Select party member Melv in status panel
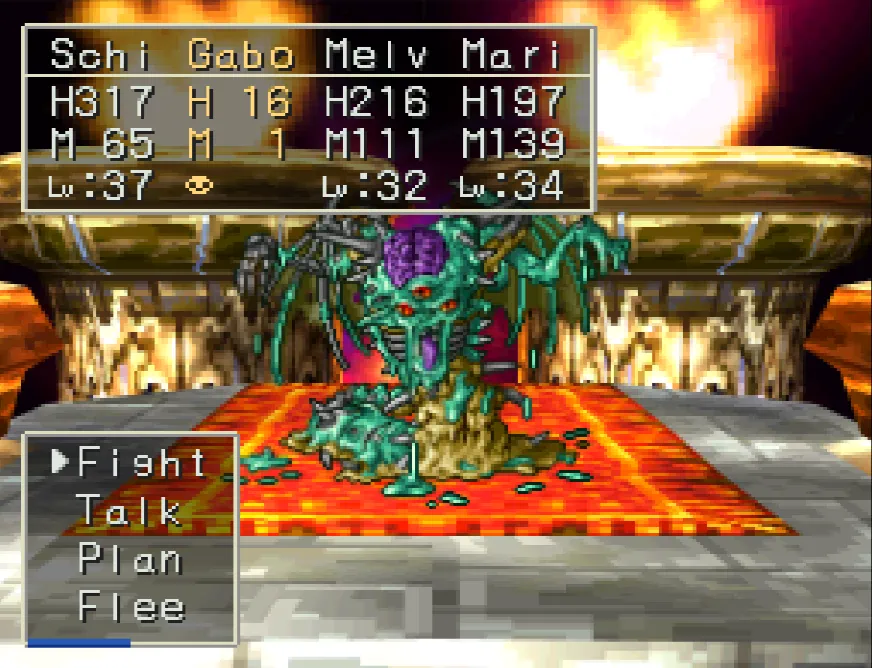Image resolution: width=872 pixels, height=668 pixels. (377, 55)
